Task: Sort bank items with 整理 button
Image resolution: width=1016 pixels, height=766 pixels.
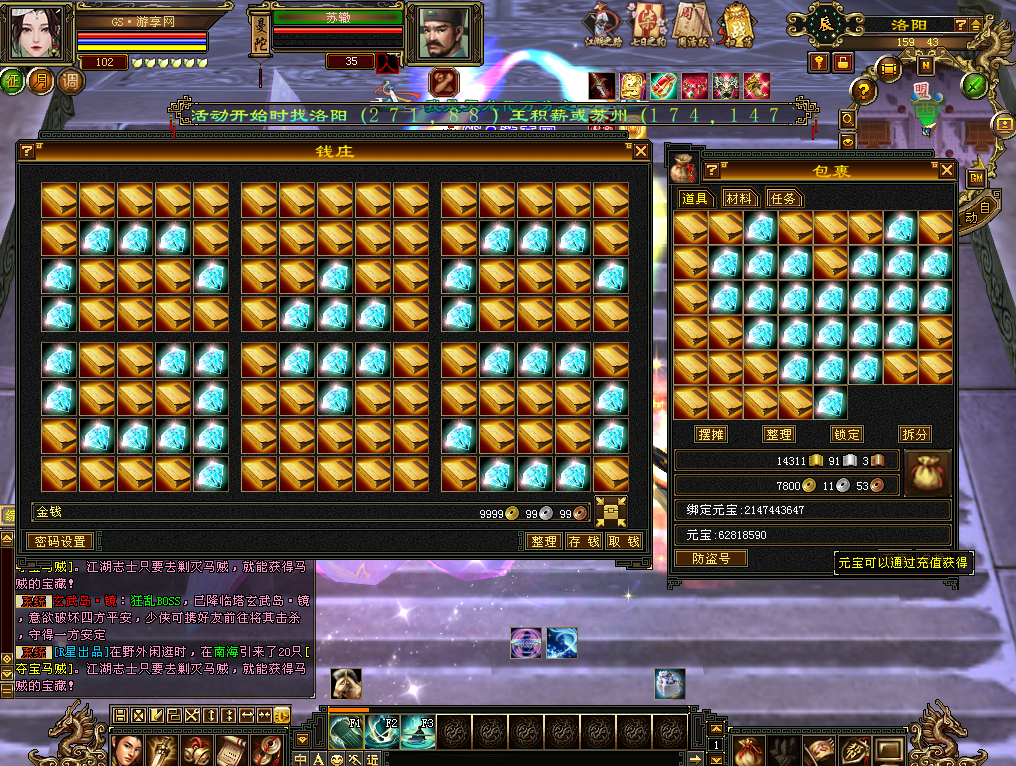Action: click(543, 541)
